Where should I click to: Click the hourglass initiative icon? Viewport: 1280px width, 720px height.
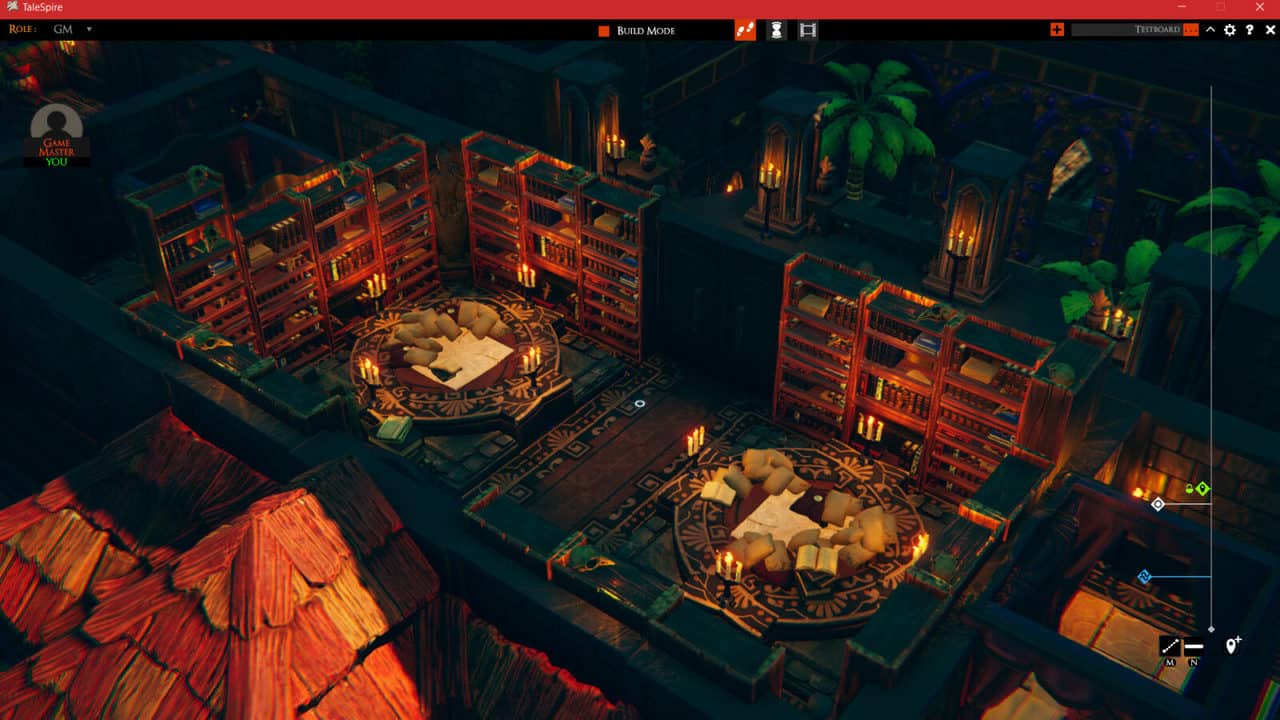click(778, 30)
